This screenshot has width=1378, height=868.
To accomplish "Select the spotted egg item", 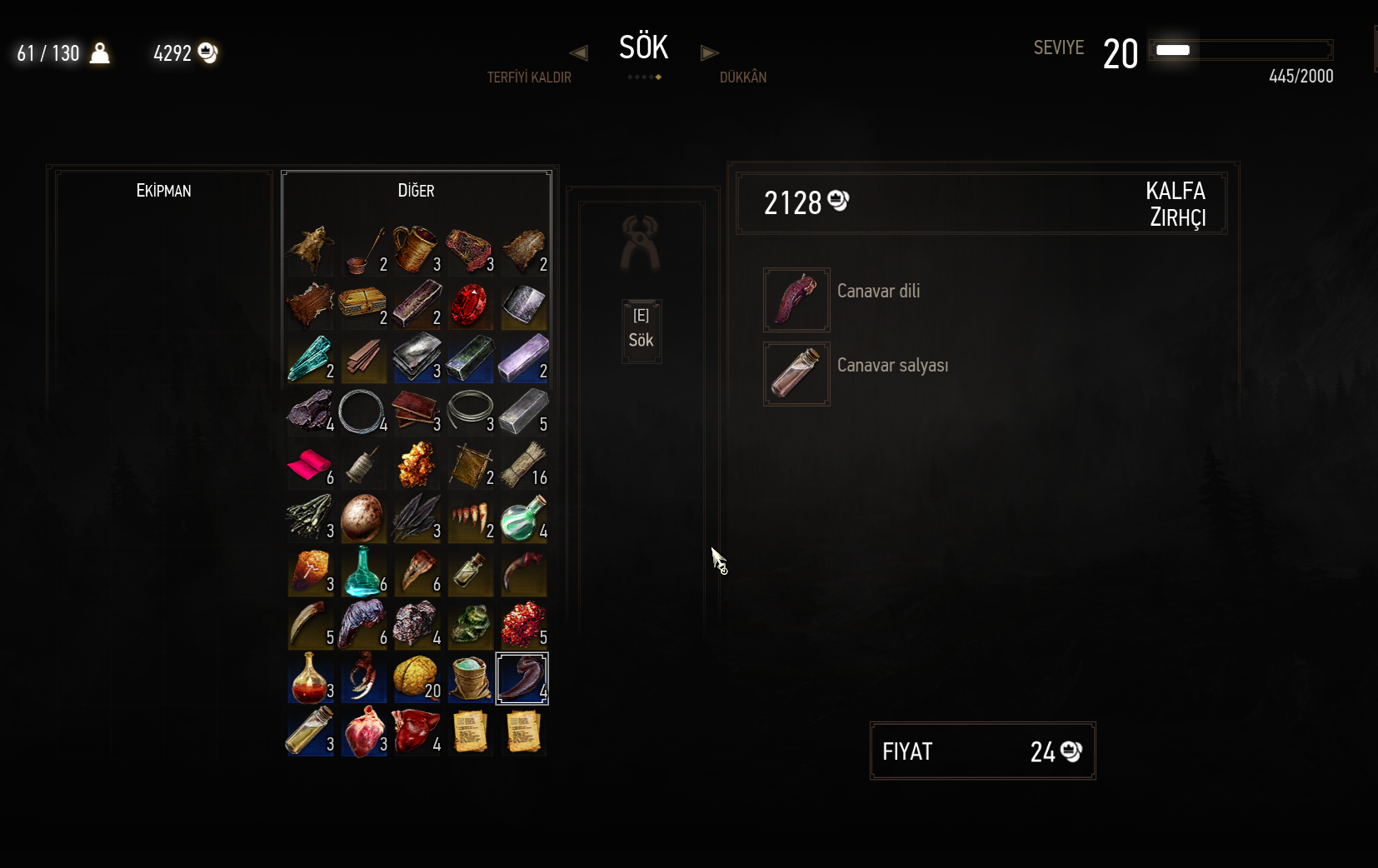I will 362,518.
